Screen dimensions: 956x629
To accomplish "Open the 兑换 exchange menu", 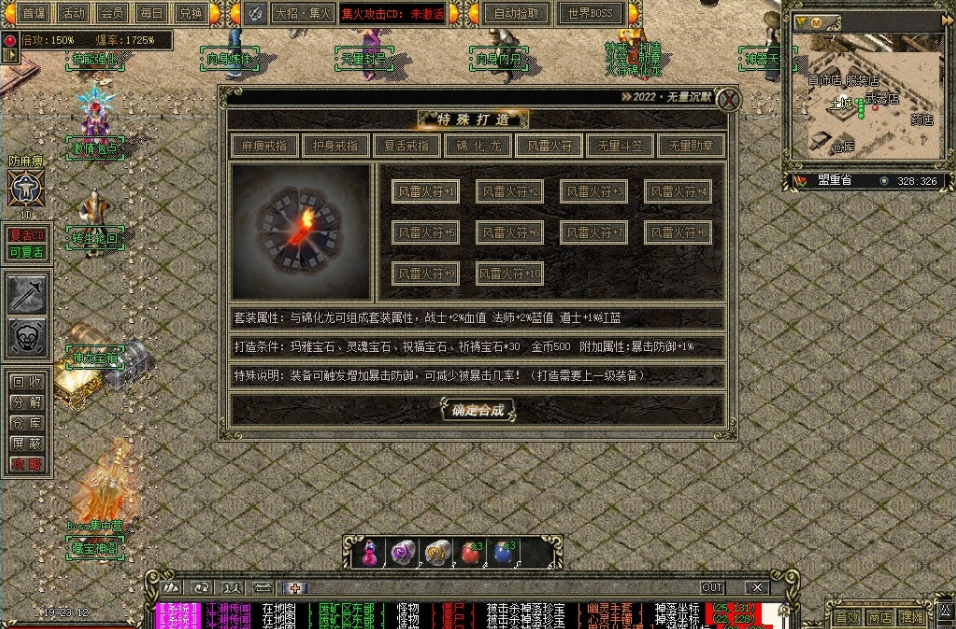I will pos(190,13).
